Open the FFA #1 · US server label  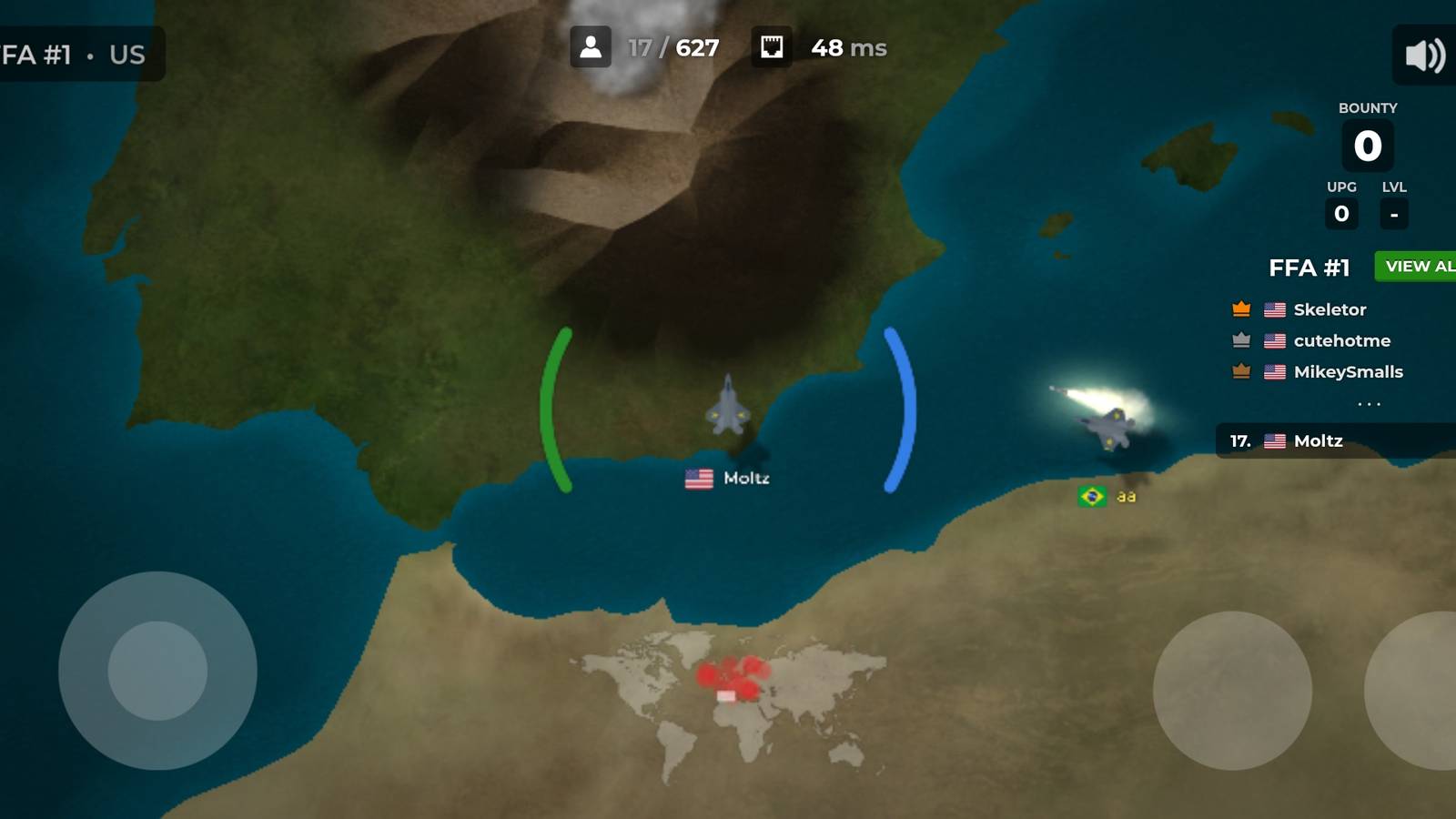pyautogui.click(x=73, y=53)
